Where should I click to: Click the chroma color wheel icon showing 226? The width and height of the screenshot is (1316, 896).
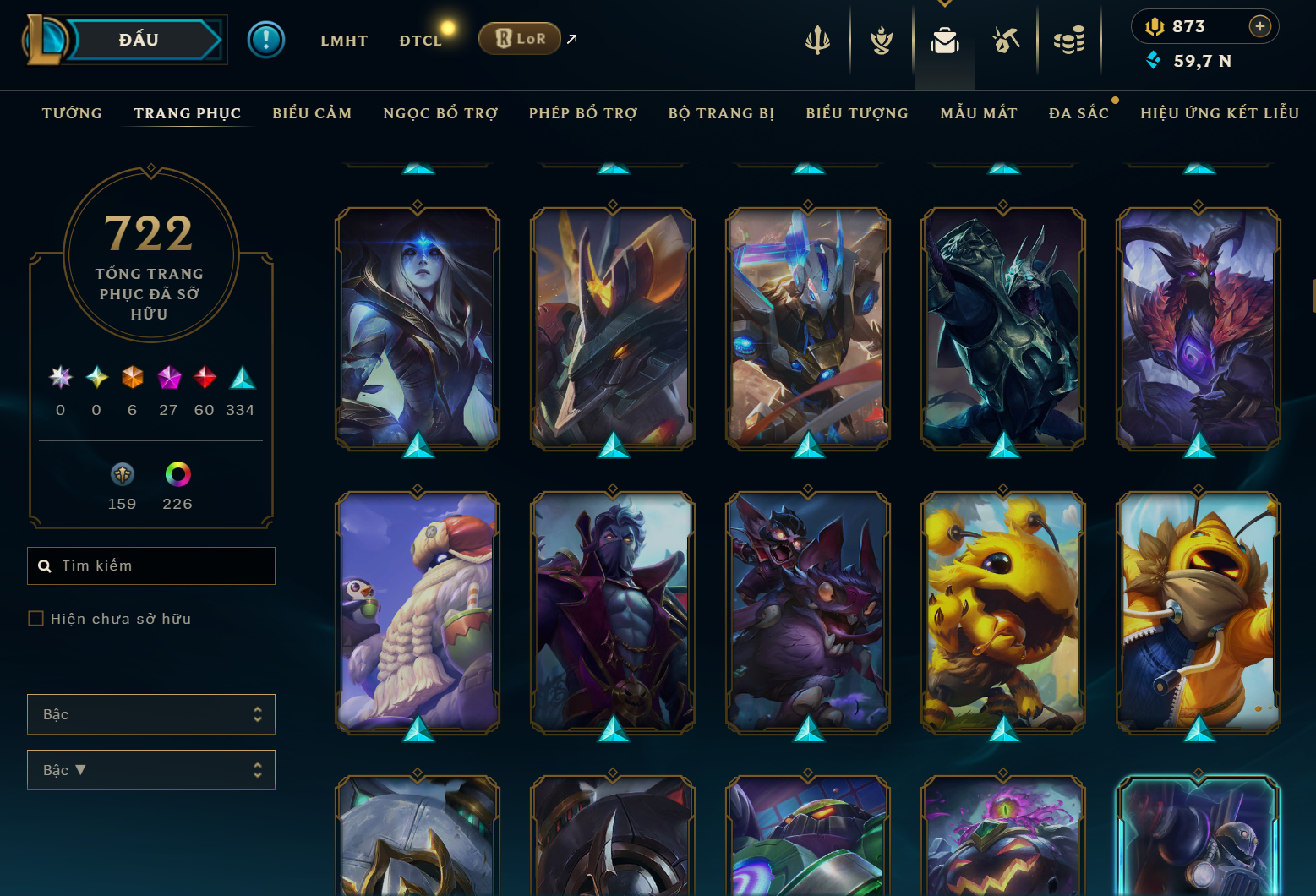(177, 474)
